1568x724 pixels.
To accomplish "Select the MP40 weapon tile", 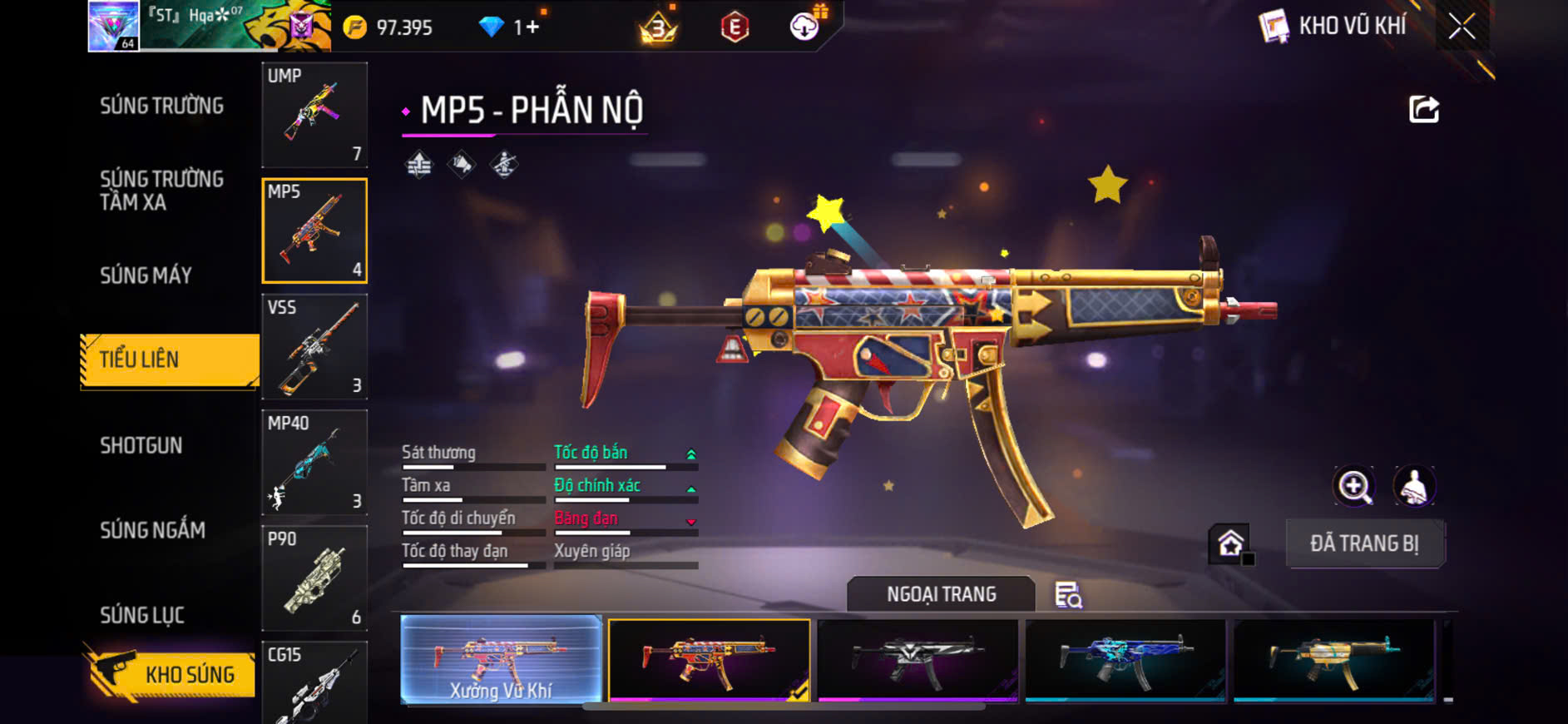I will [x=314, y=462].
